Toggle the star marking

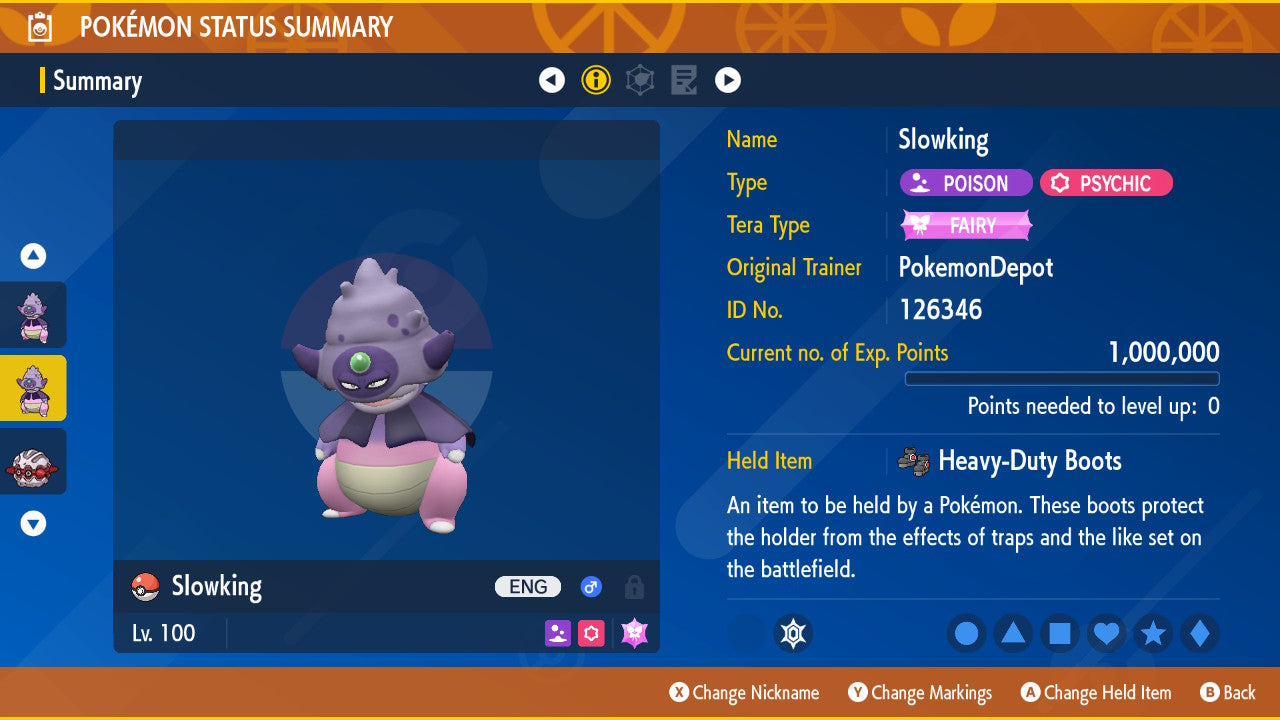point(1153,633)
